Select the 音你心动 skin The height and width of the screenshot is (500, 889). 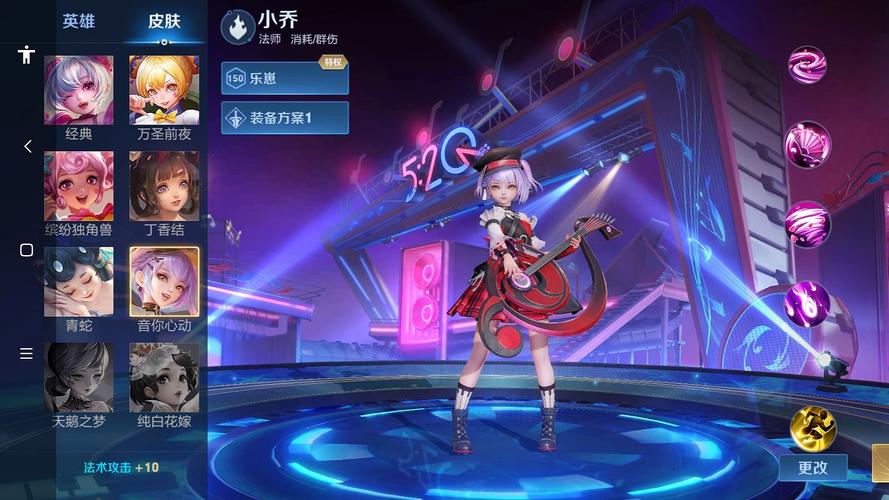[164, 282]
